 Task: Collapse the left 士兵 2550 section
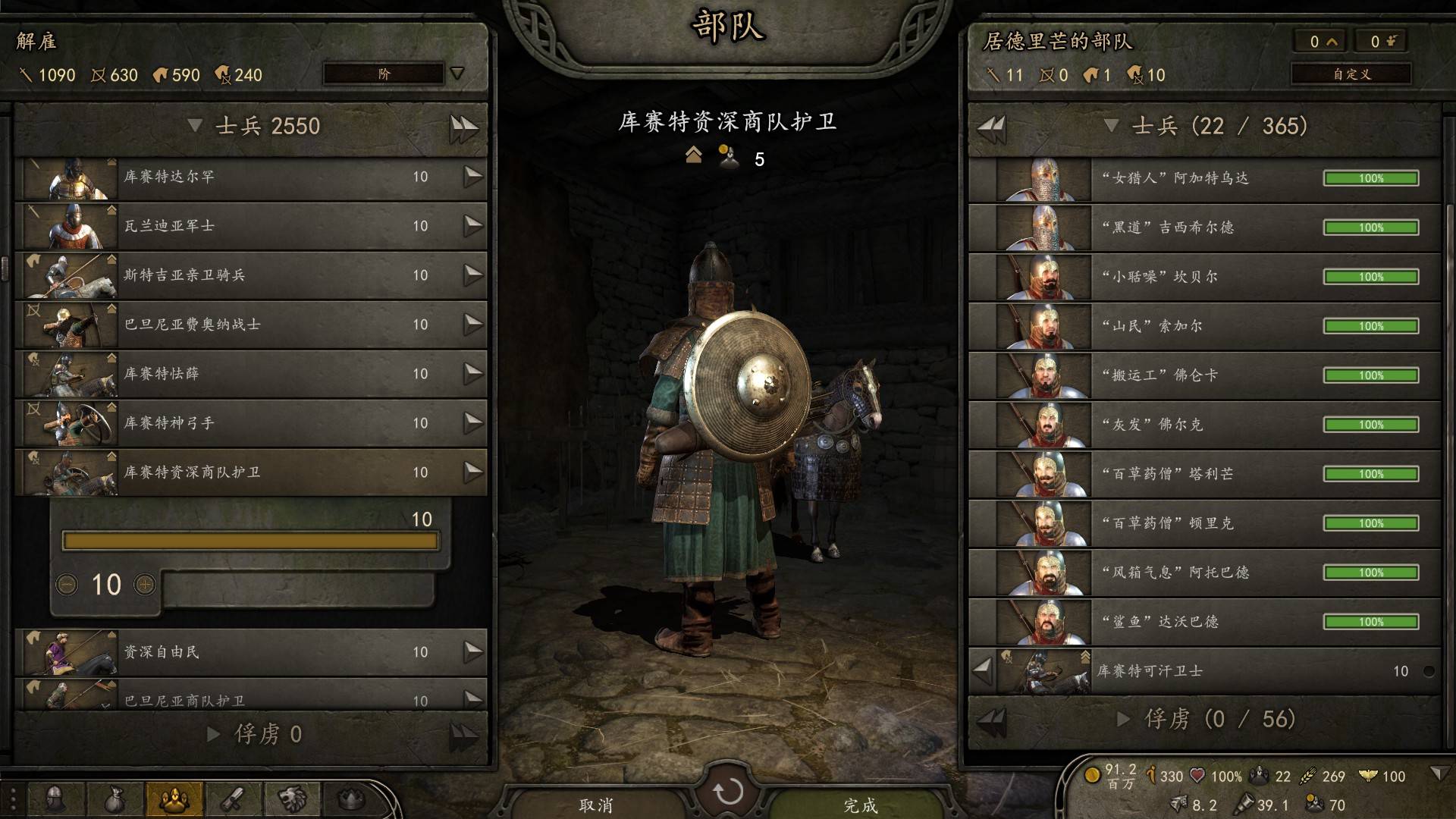(x=195, y=126)
